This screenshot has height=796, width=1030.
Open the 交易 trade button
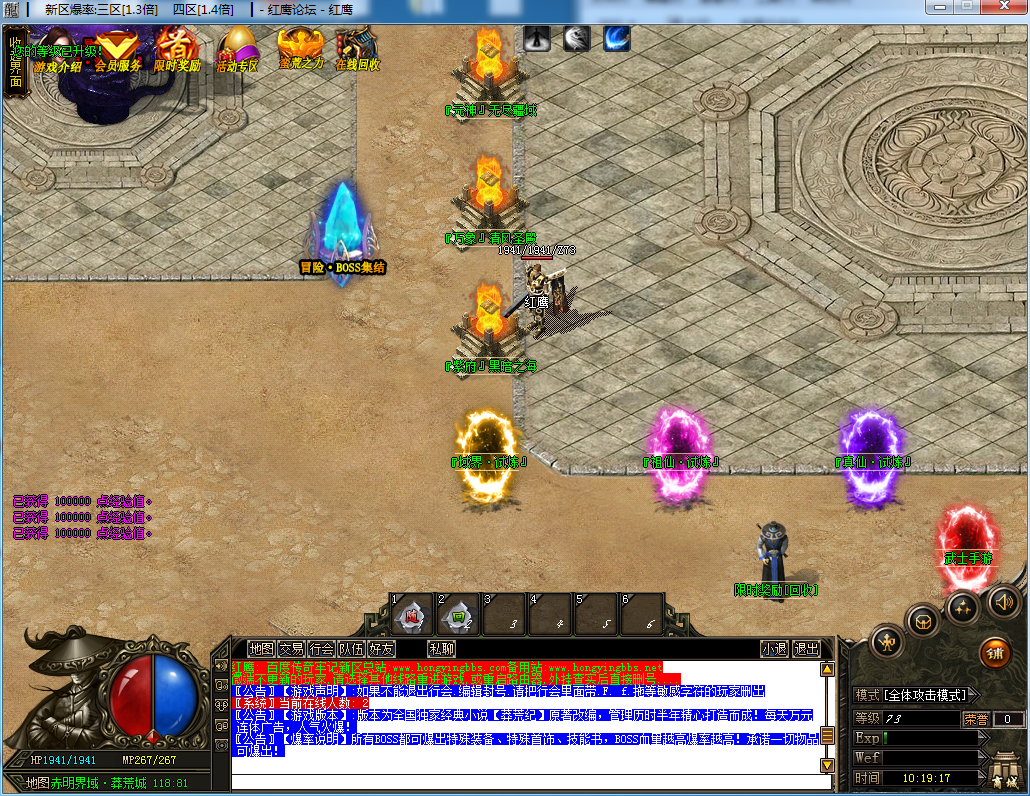(x=291, y=649)
